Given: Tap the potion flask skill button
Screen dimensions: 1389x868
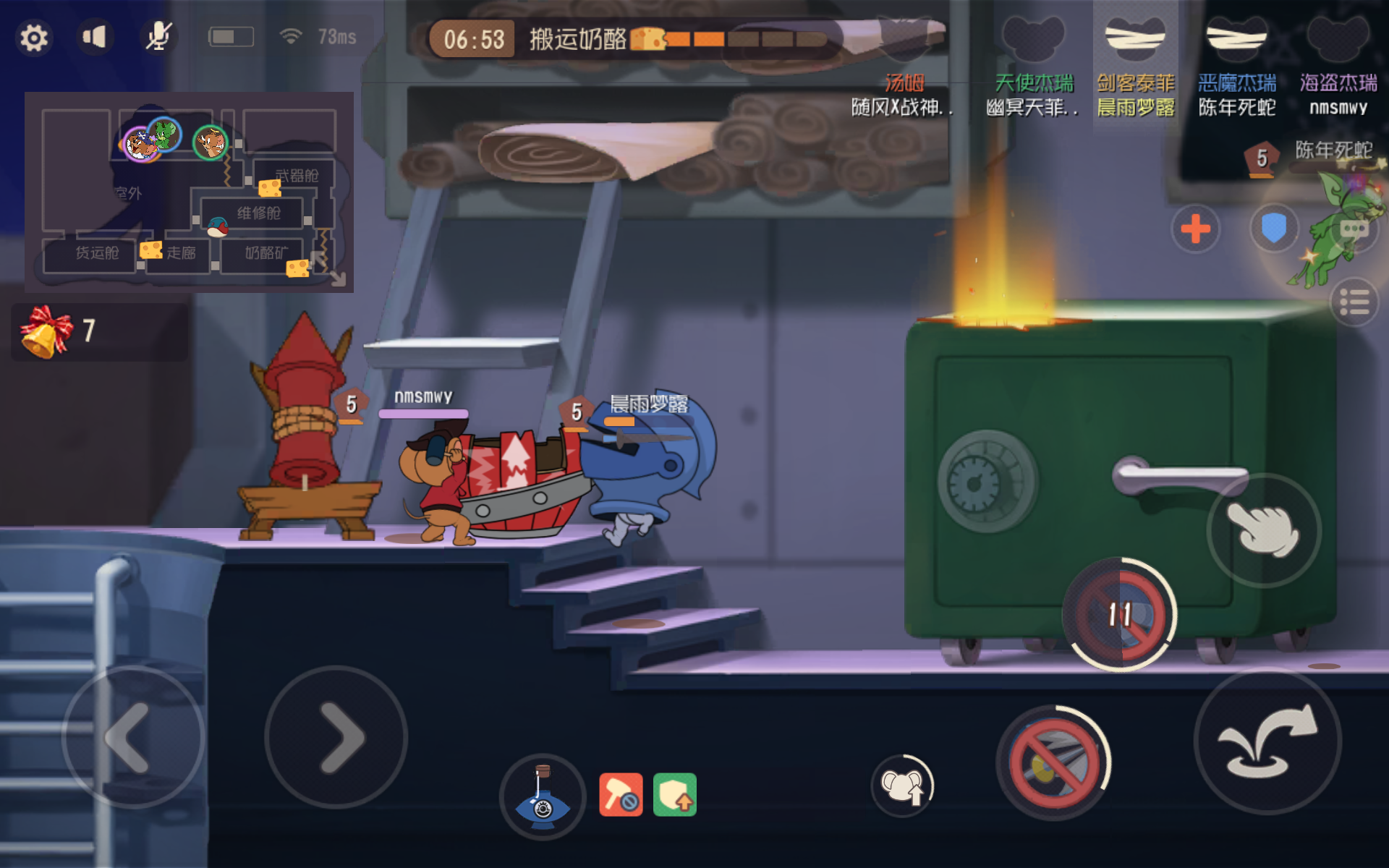Looking at the screenshot, I should (x=542, y=796).
